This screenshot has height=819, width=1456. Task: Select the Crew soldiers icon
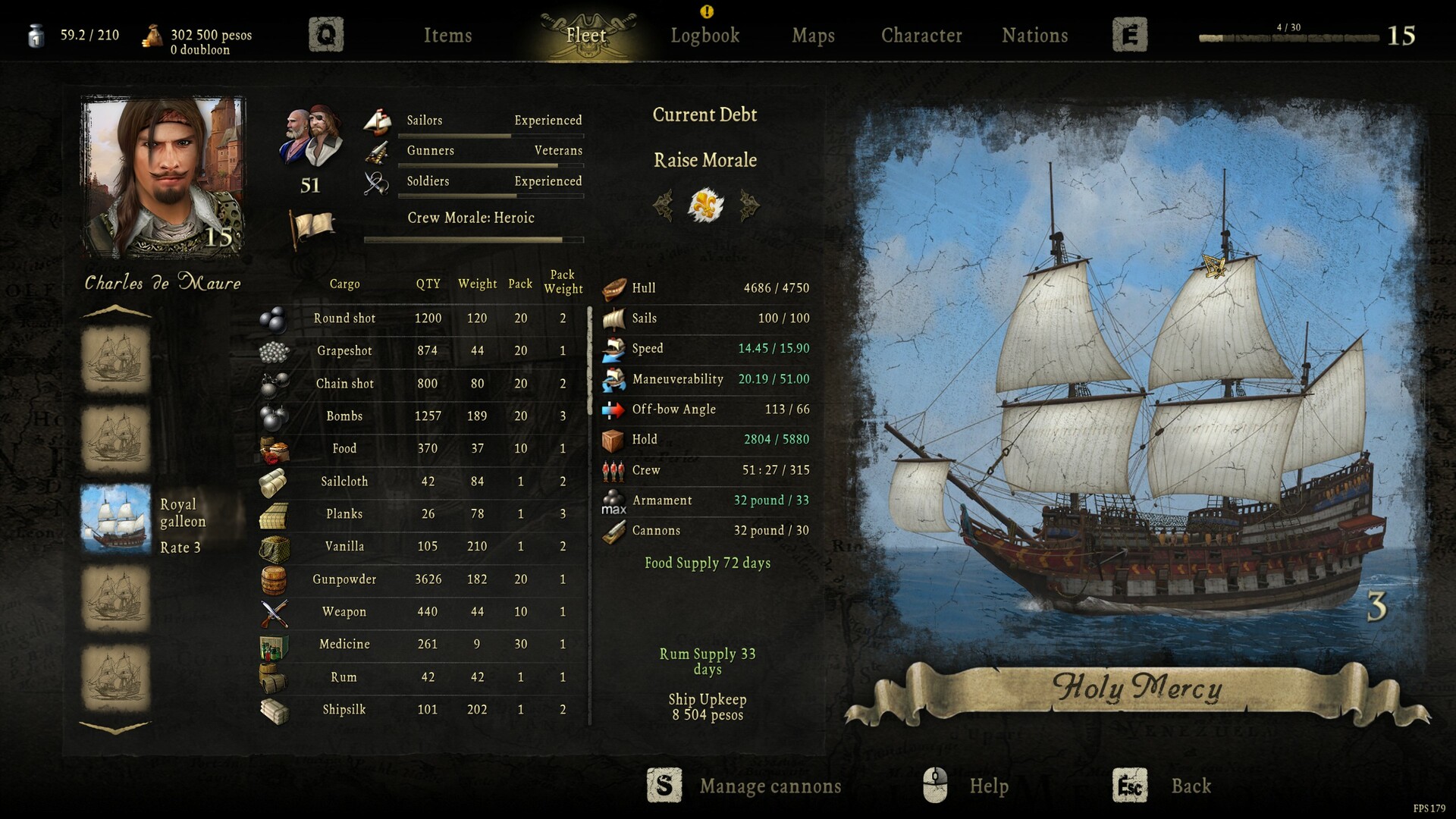[614, 469]
